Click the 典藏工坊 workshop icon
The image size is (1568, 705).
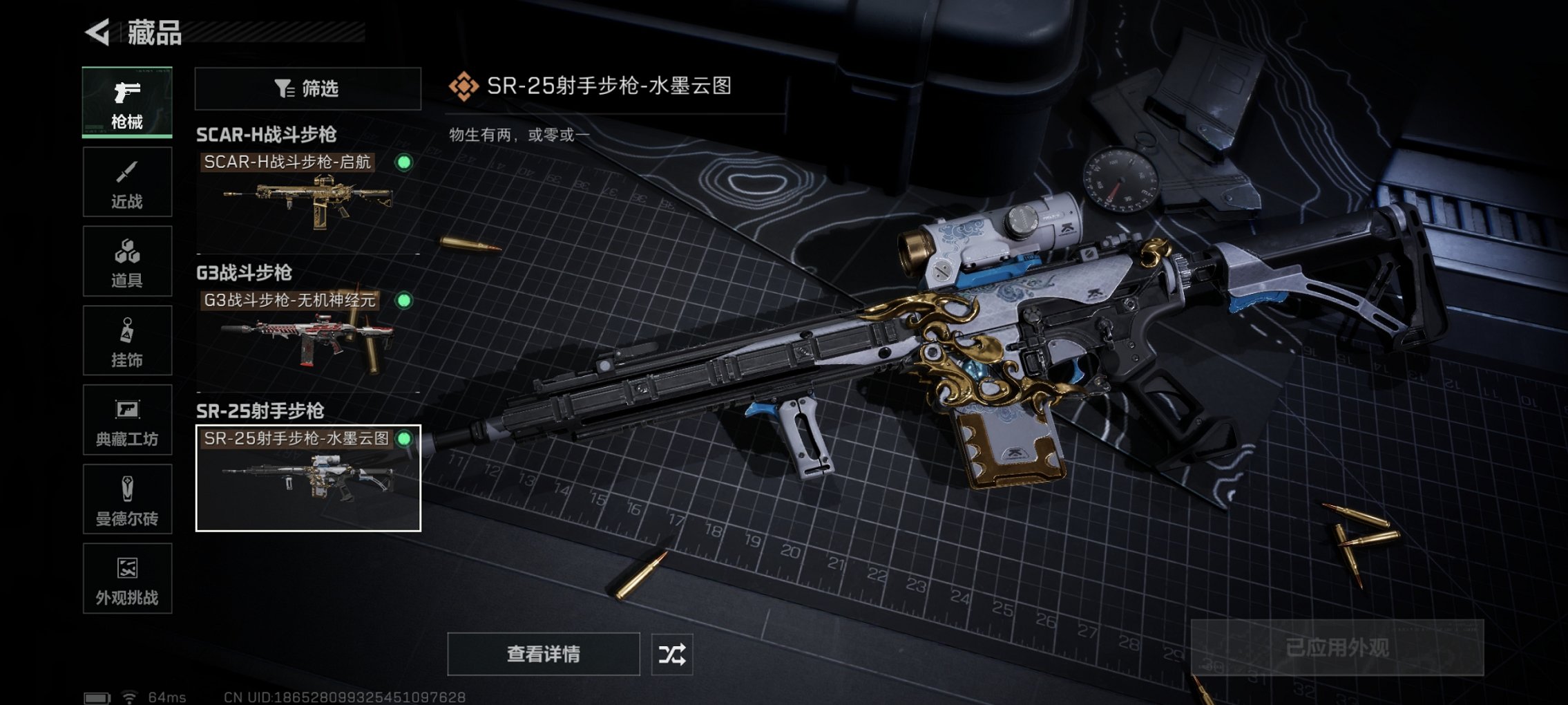(127, 420)
